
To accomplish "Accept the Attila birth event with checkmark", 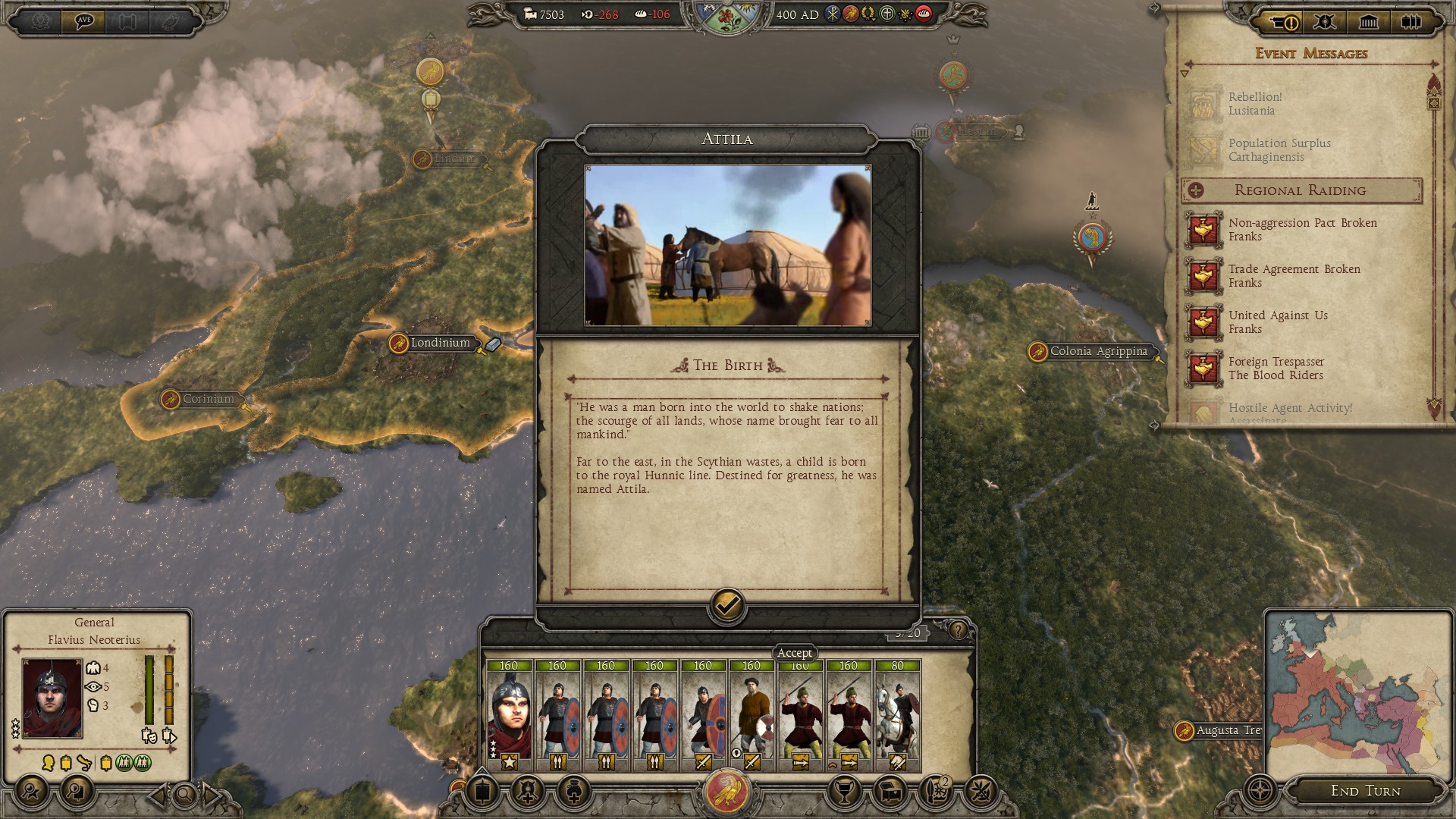I will point(726,606).
